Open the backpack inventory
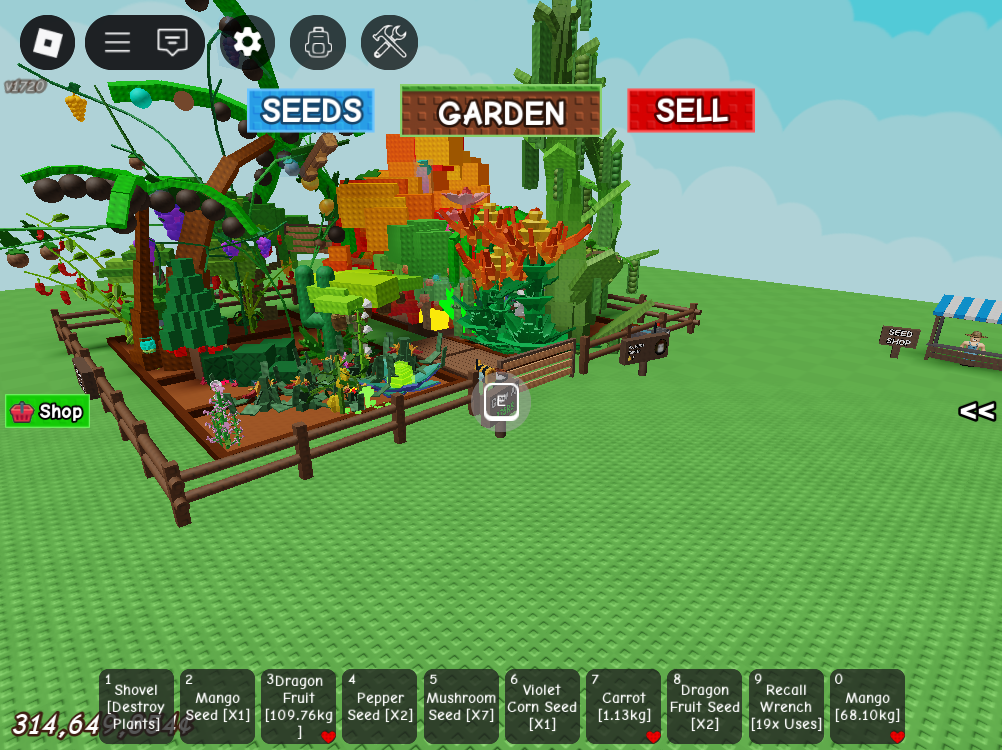The image size is (1002, 750). [x=318, y=42]
